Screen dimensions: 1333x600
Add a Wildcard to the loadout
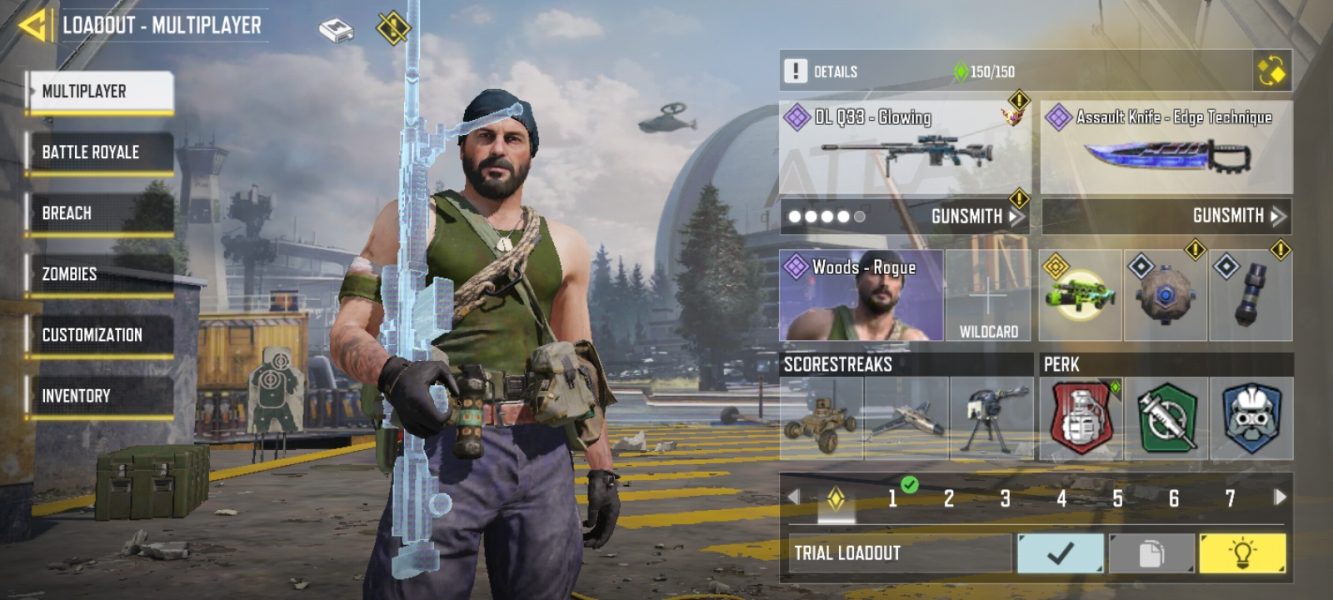click(988, 296)
